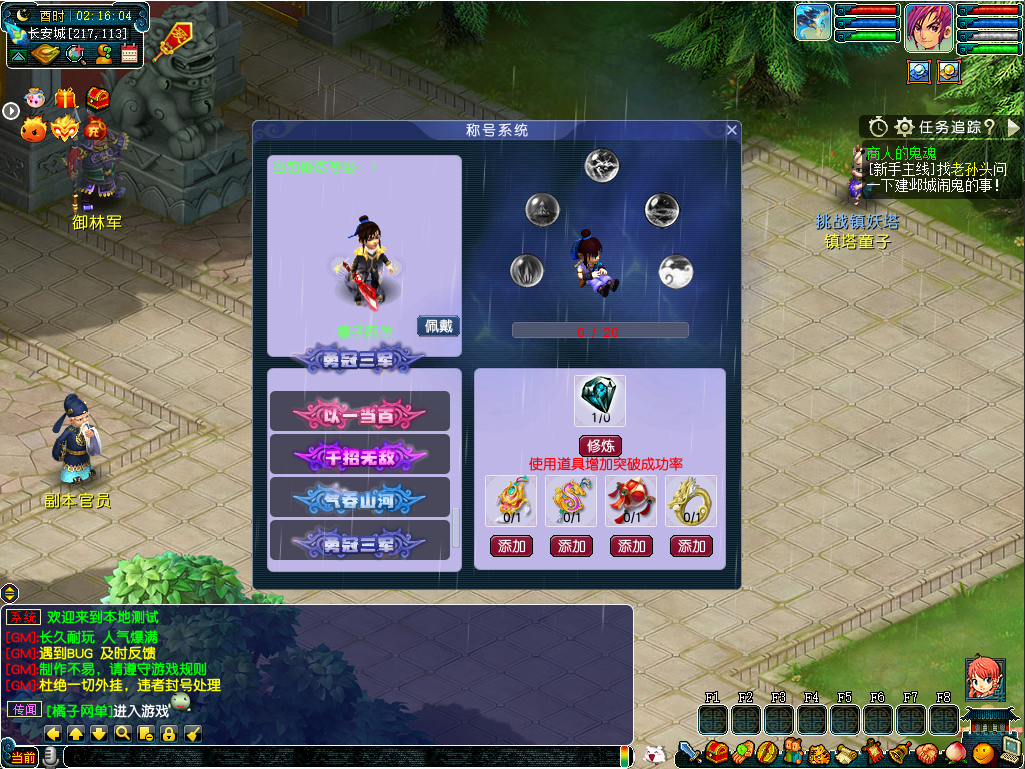Open the calendar icon in the minimap panel
The width and height of the screenshot is (1025, 769).
point(129,54)
